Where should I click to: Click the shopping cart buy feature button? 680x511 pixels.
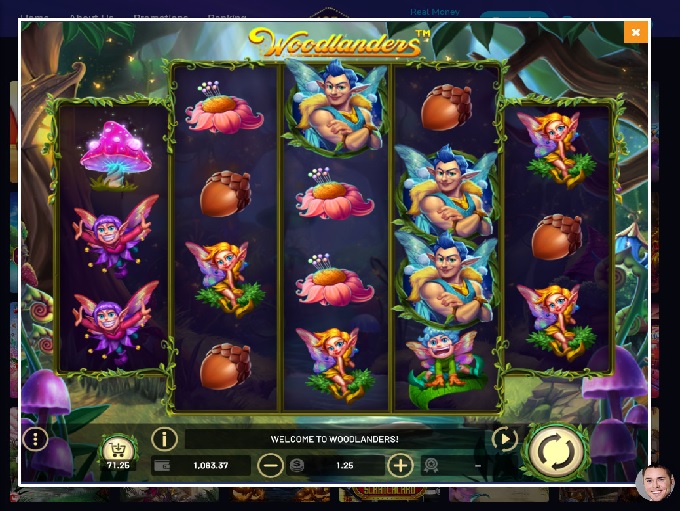117,449
